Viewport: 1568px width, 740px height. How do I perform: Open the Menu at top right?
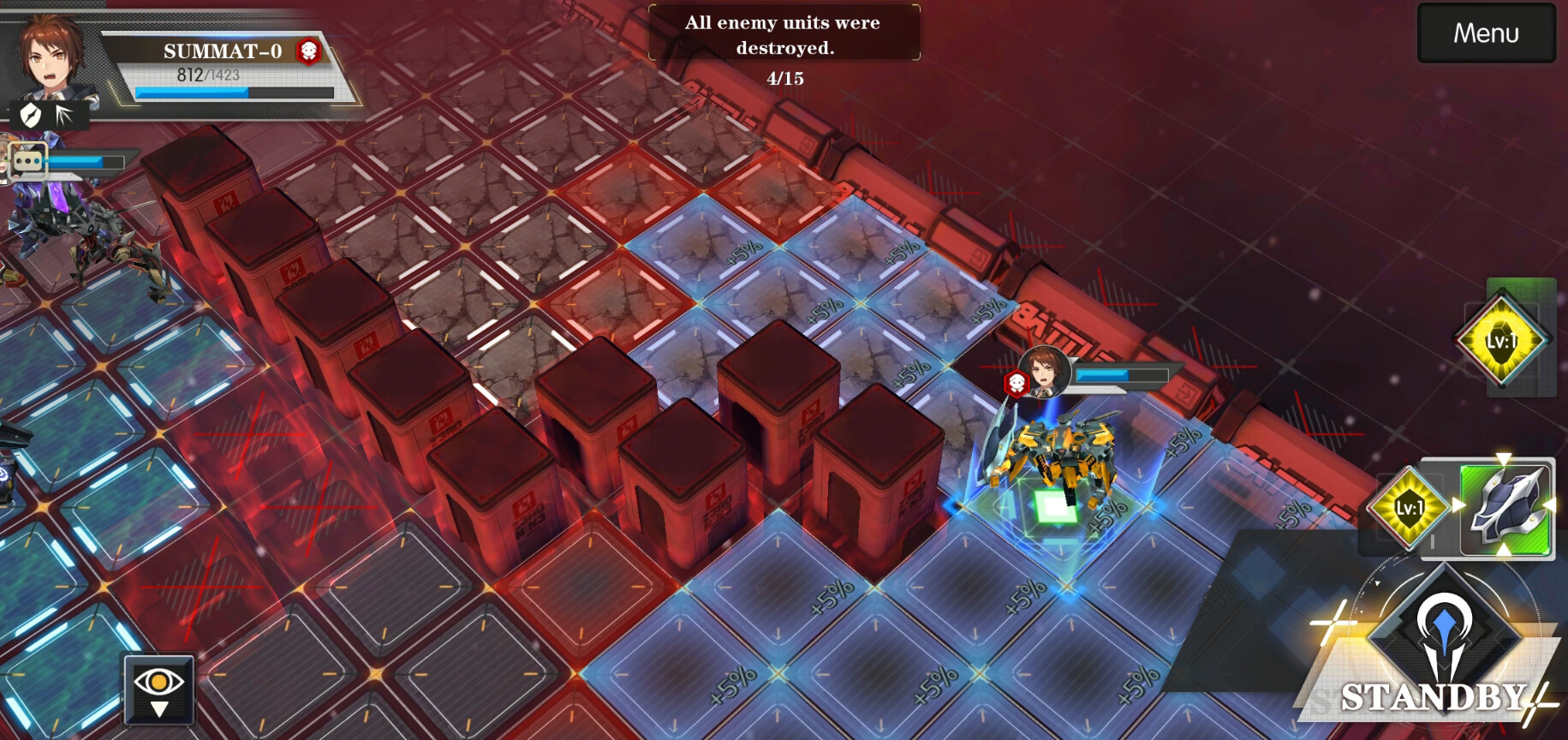[x=1485, y=33]
